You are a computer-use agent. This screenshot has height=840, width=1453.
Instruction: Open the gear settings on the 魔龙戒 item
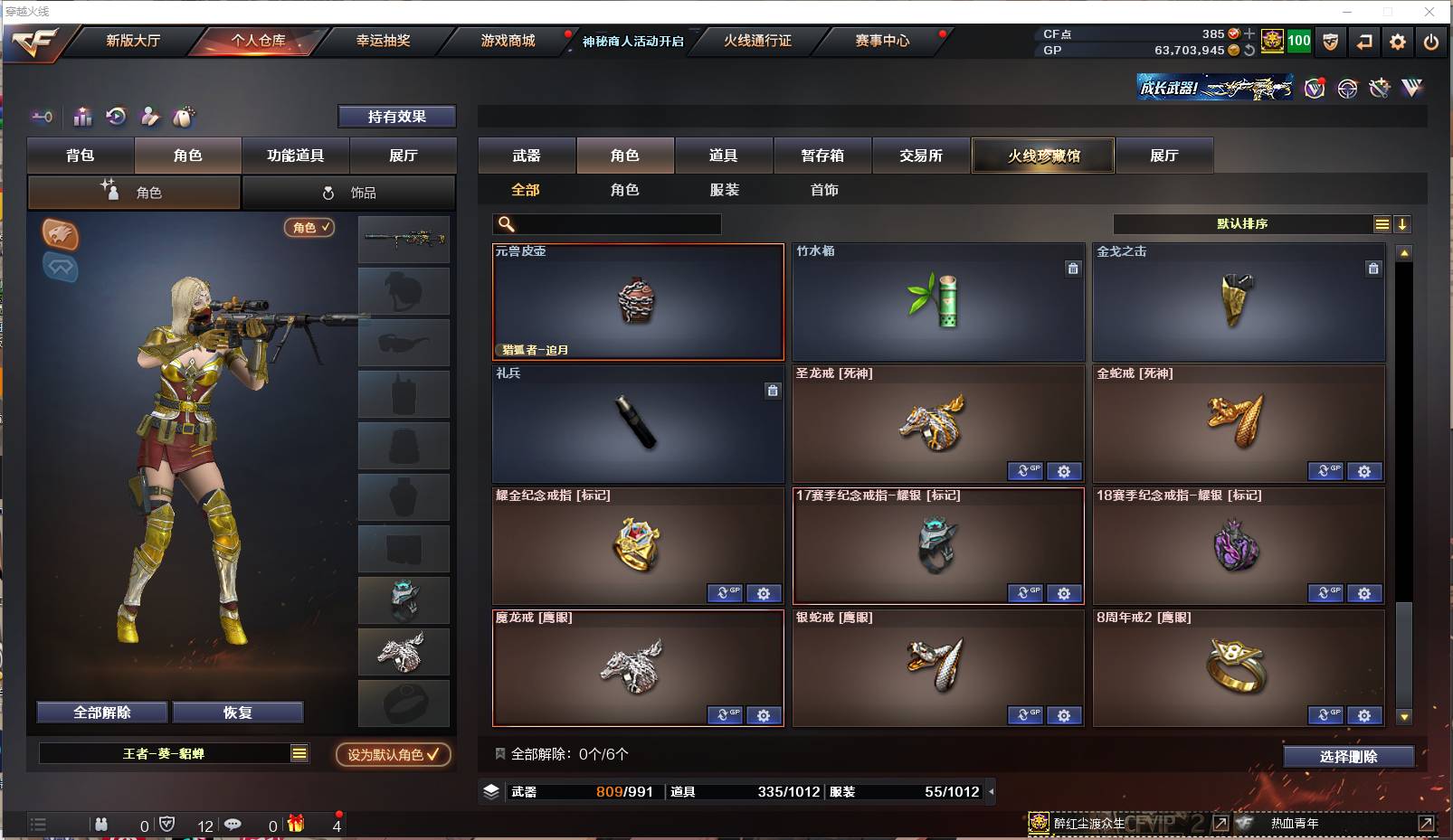pos(764,715)
